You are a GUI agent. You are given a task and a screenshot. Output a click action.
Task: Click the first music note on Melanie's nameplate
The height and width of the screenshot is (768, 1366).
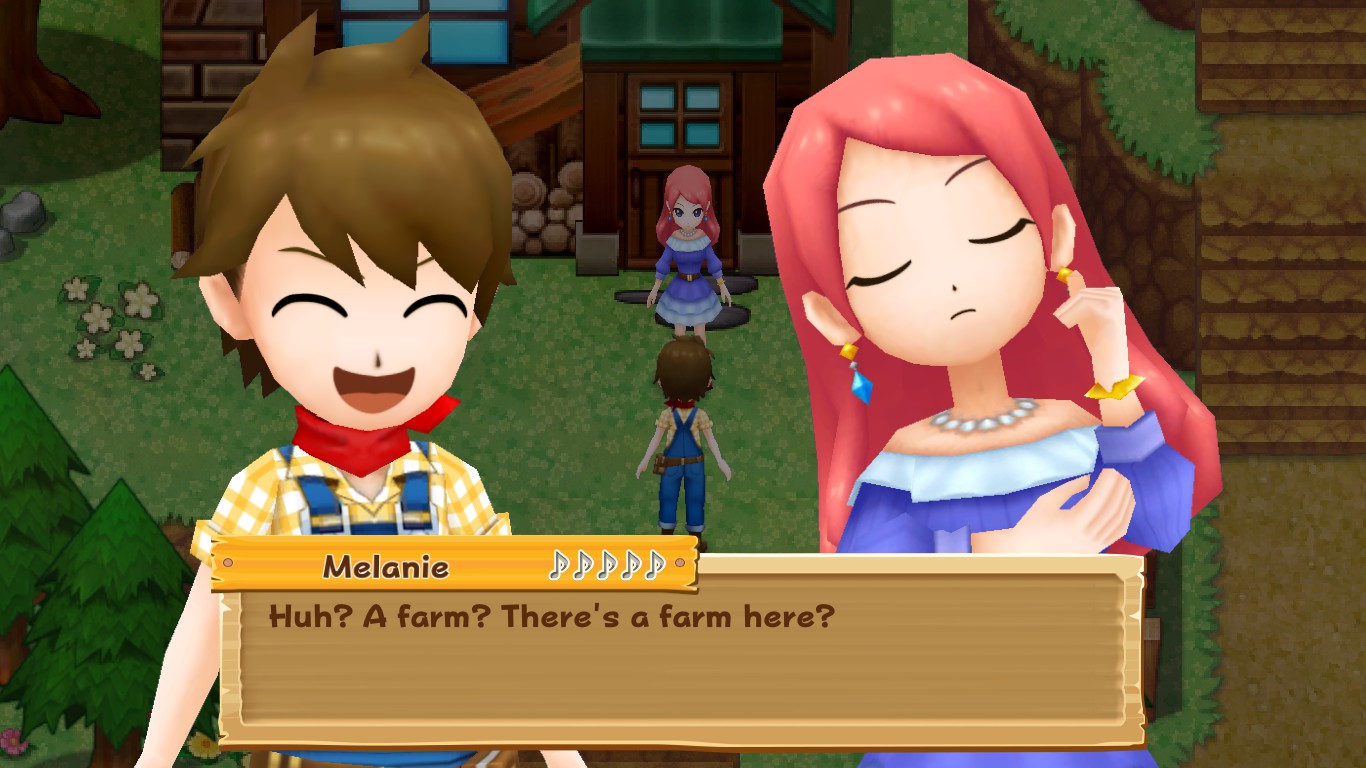560,564
